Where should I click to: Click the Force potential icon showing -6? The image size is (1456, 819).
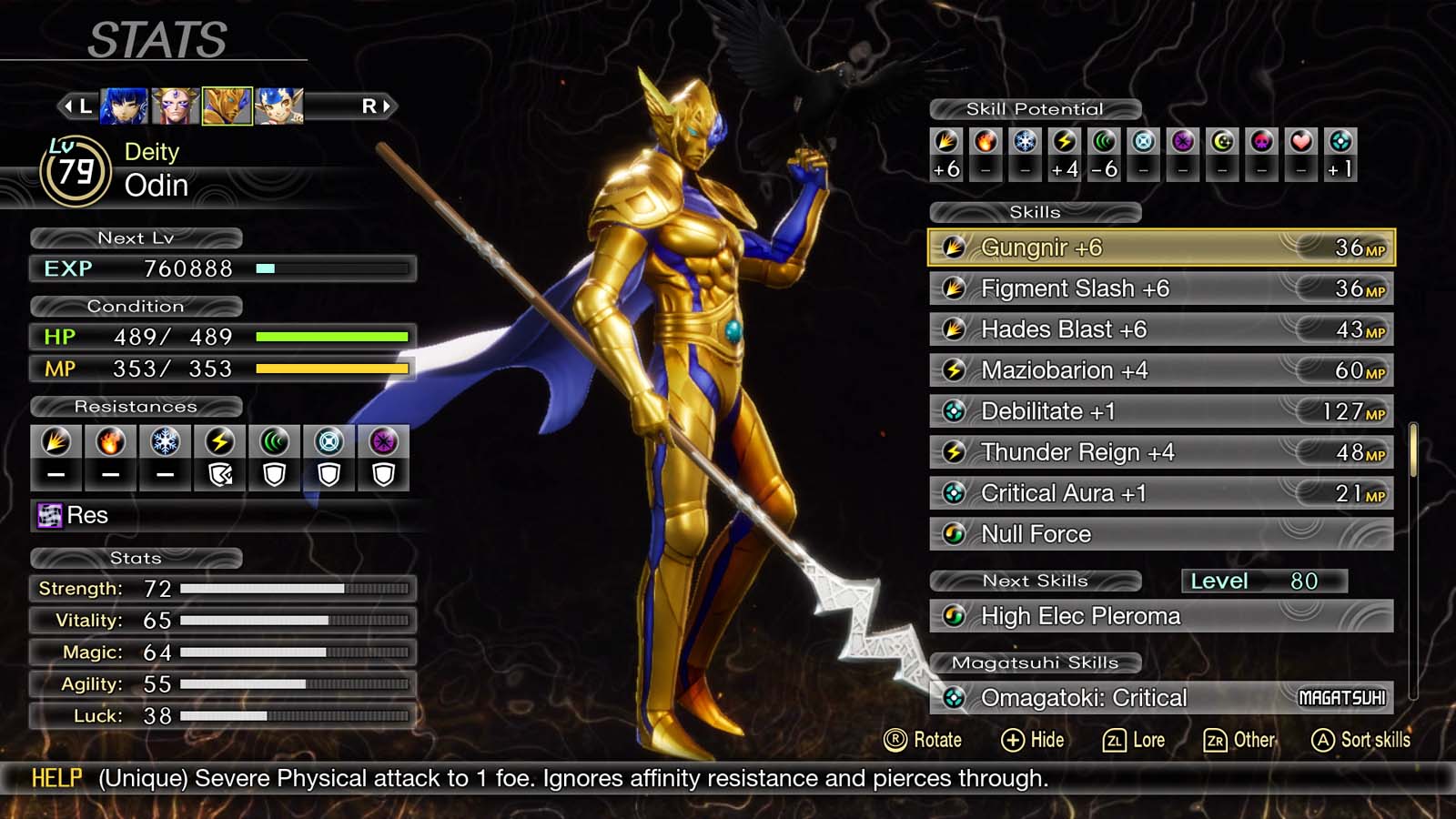pyautogui.click(x=1103, y=141)
